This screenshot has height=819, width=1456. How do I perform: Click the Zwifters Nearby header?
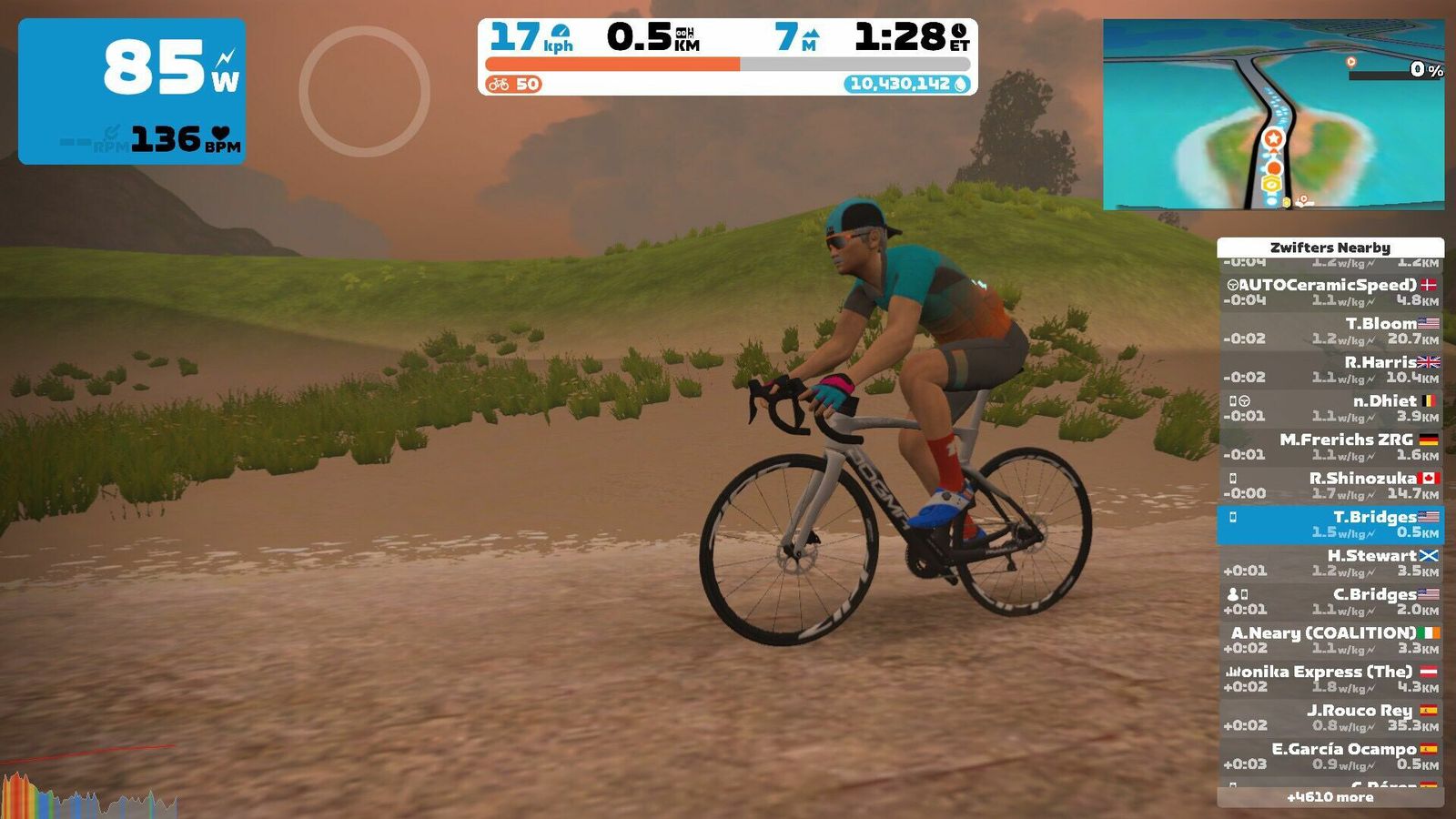coord(1330,248)
